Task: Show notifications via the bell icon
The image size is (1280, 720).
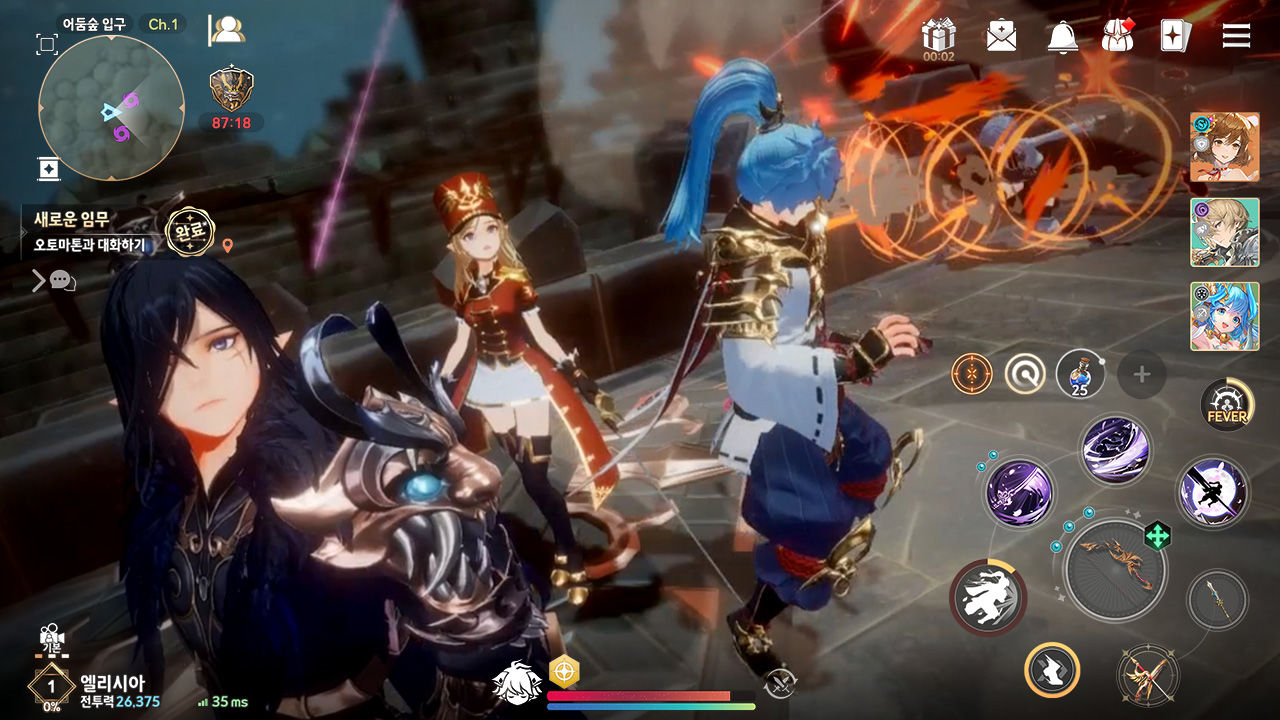Action: tap(1062, 36)
